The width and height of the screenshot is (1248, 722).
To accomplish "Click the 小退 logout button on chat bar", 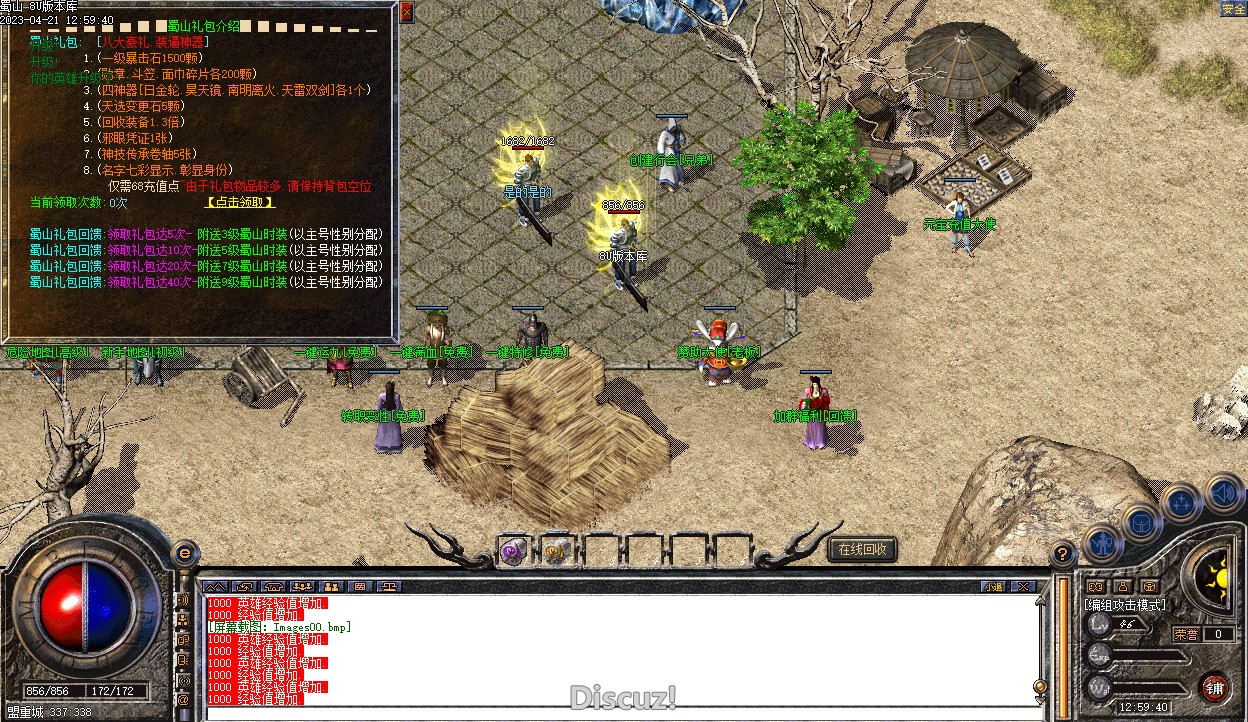I will pyautogui.click(x=993, y=586).
